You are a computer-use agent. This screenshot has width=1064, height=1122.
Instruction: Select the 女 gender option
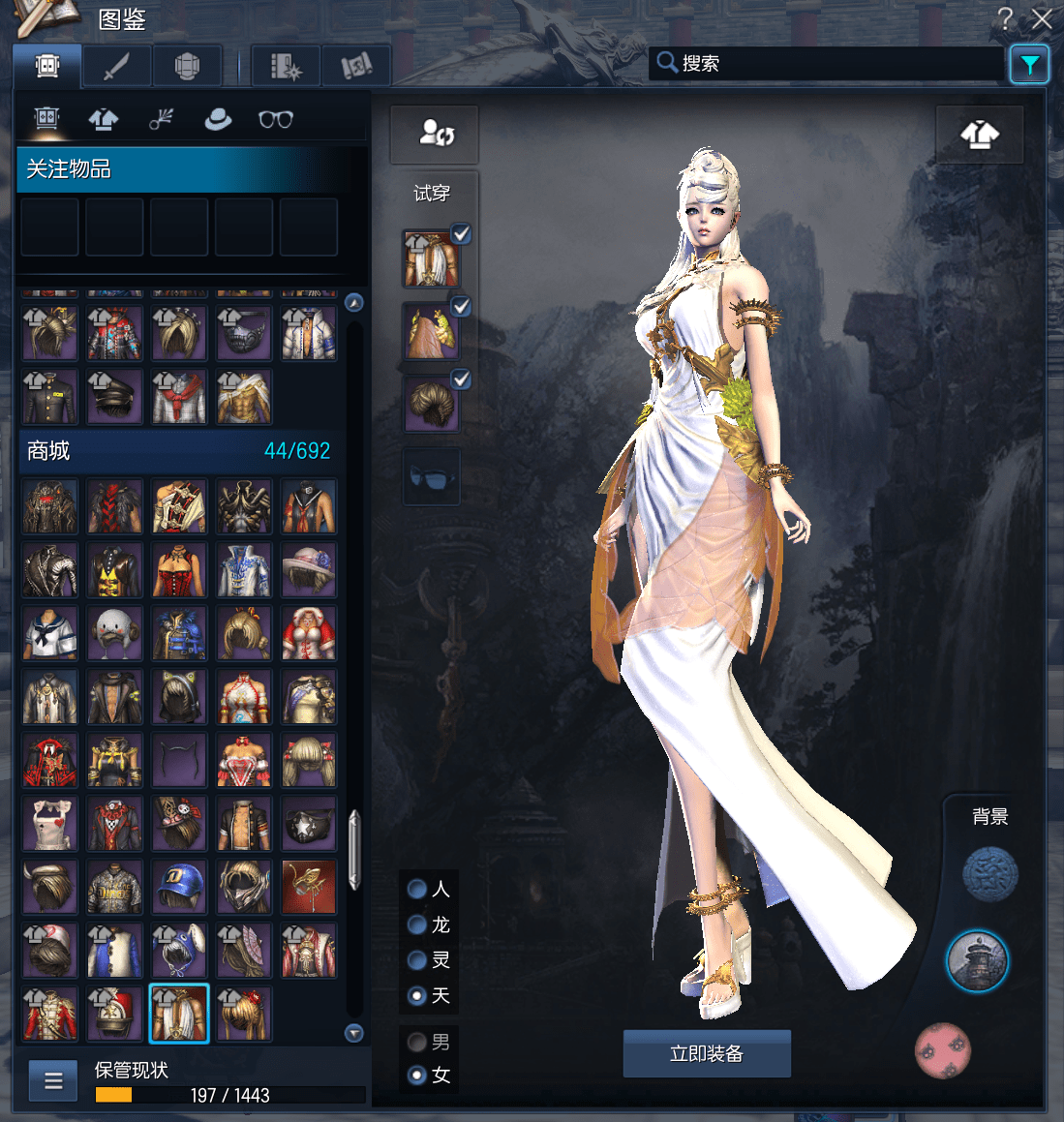(x=418, y=1075)
